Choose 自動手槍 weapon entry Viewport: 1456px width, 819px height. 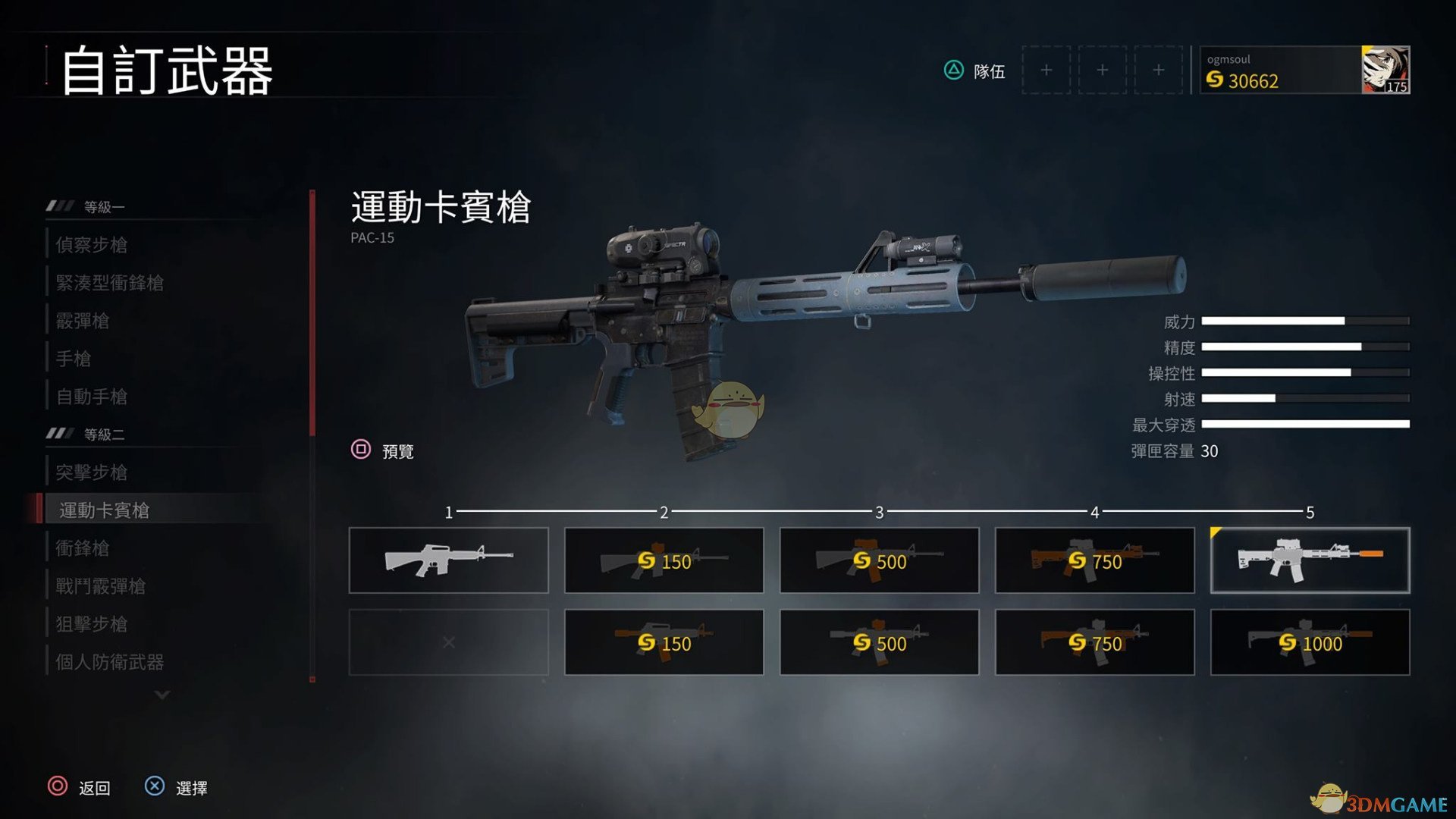click(x=92, y=397)
